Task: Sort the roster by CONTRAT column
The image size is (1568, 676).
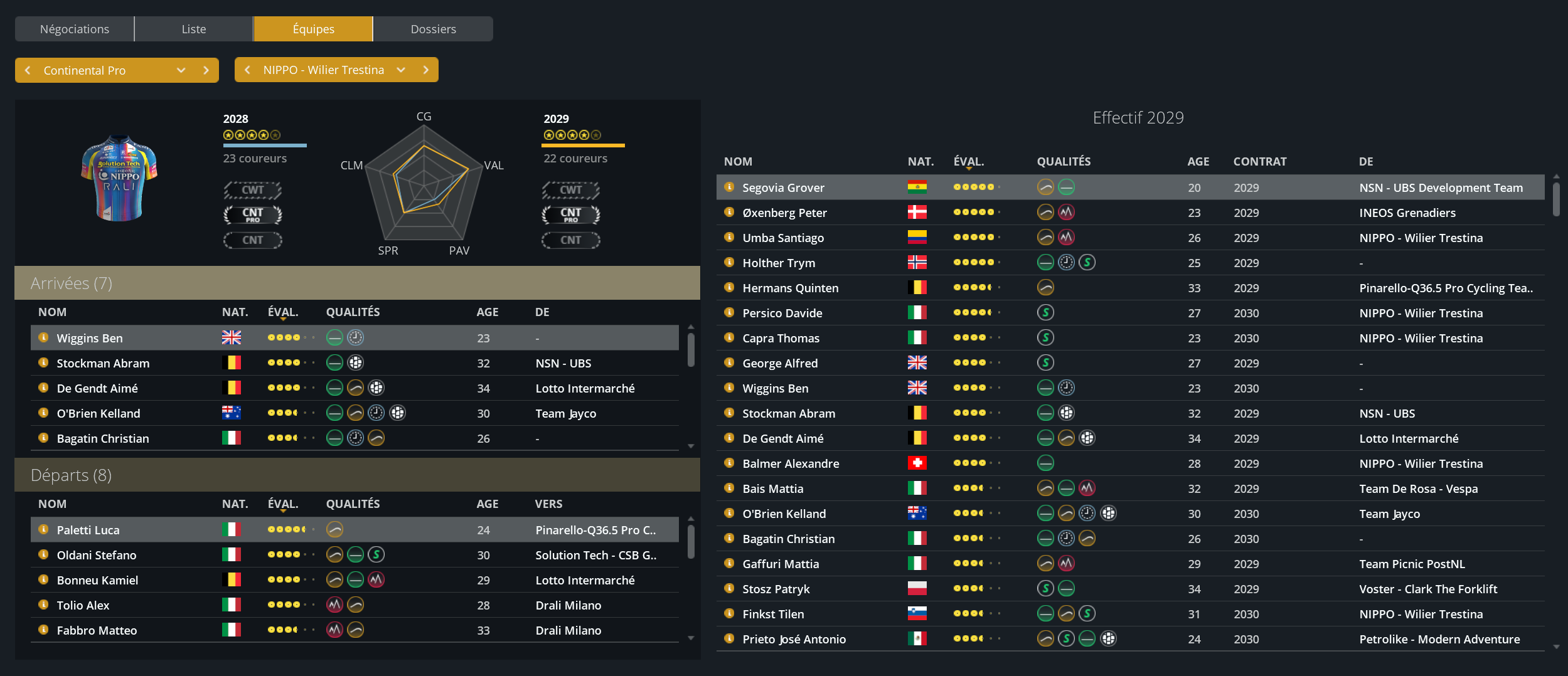Action: click(x=1259, y=161)
